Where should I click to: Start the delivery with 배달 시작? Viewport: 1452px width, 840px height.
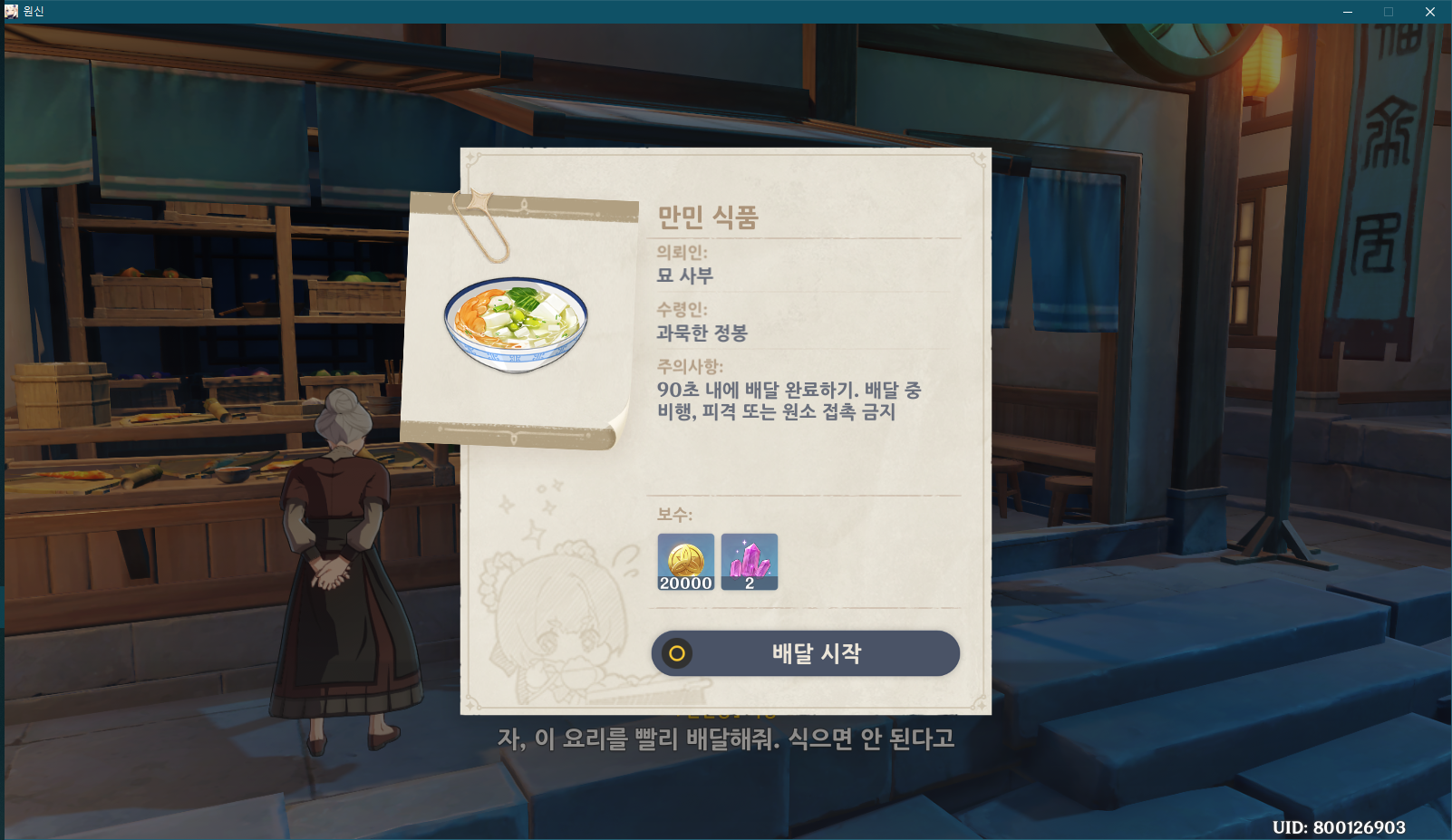805,653
